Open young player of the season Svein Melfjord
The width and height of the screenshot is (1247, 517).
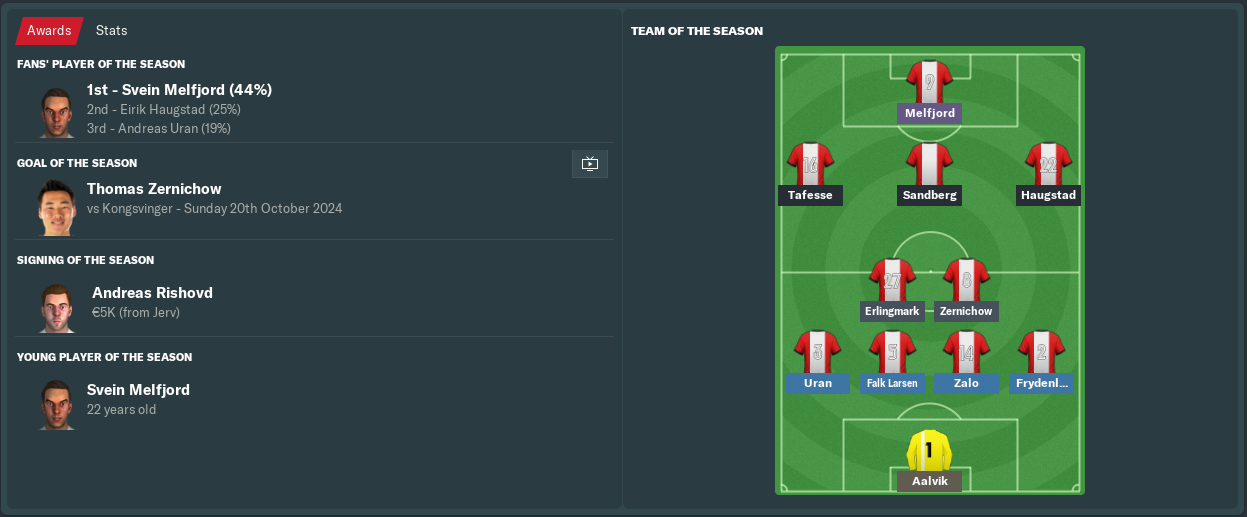(138, 390)
